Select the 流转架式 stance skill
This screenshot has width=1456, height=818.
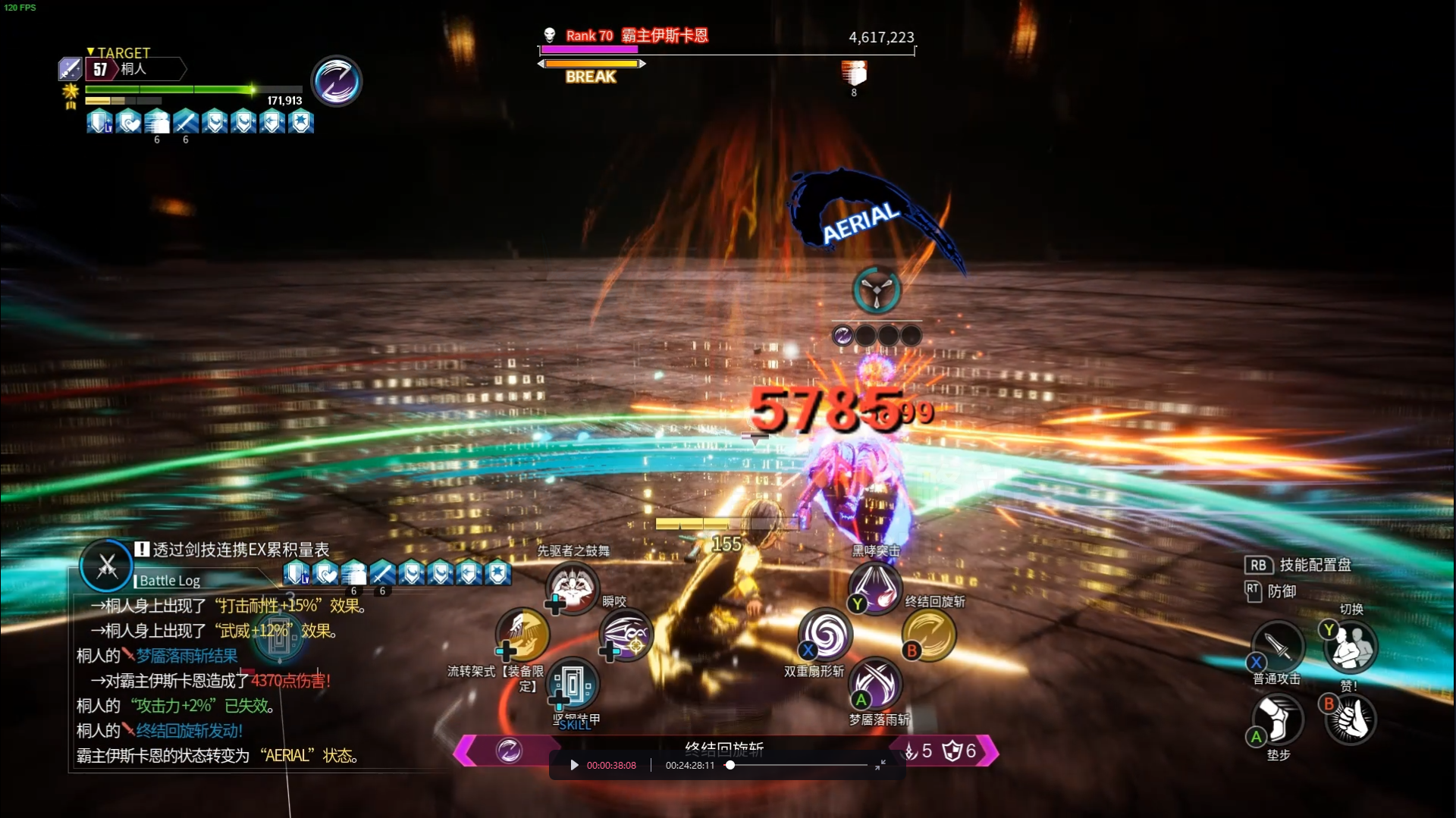[x=522, y=635]
